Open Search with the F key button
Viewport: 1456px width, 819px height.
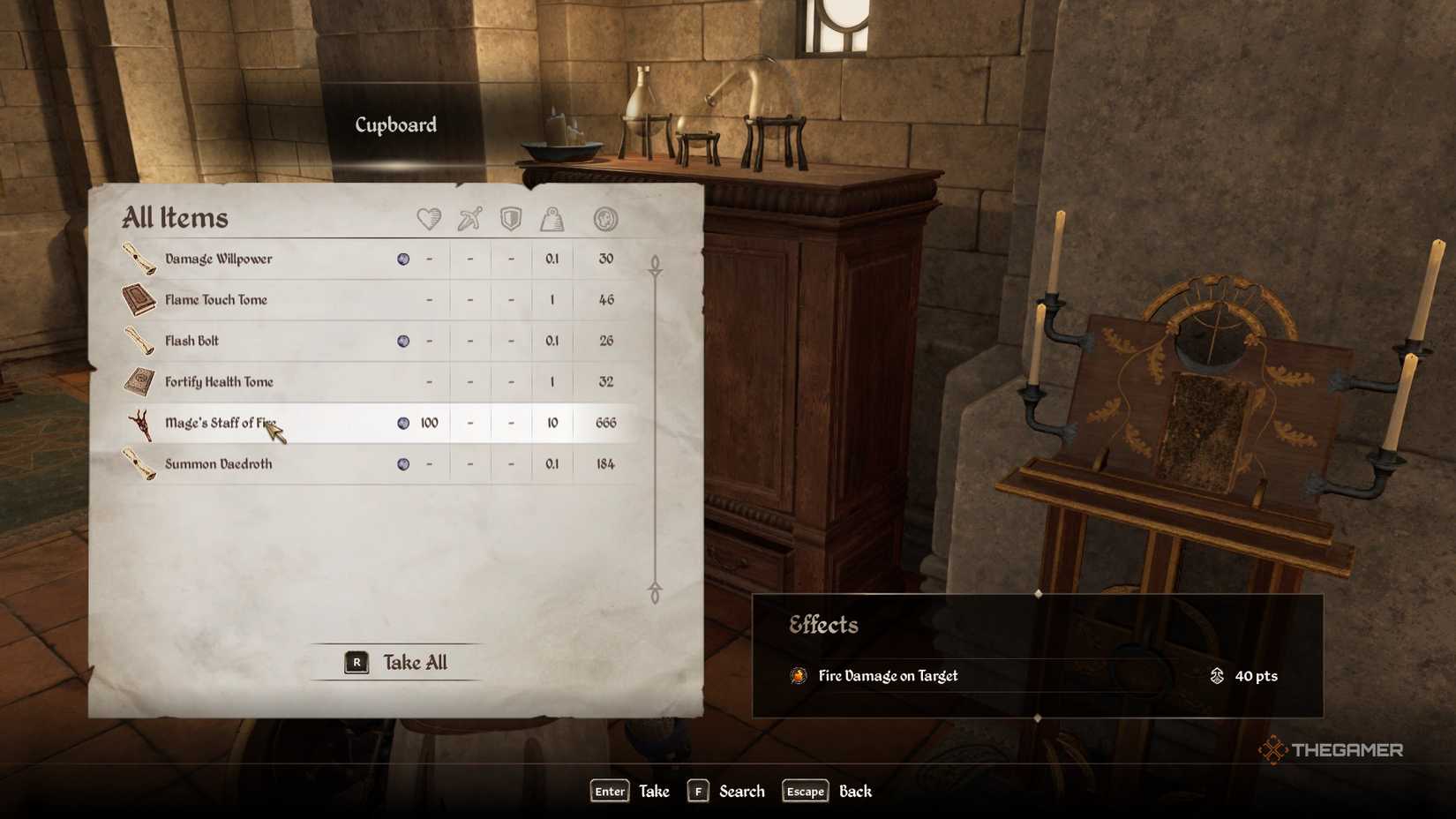698,792
